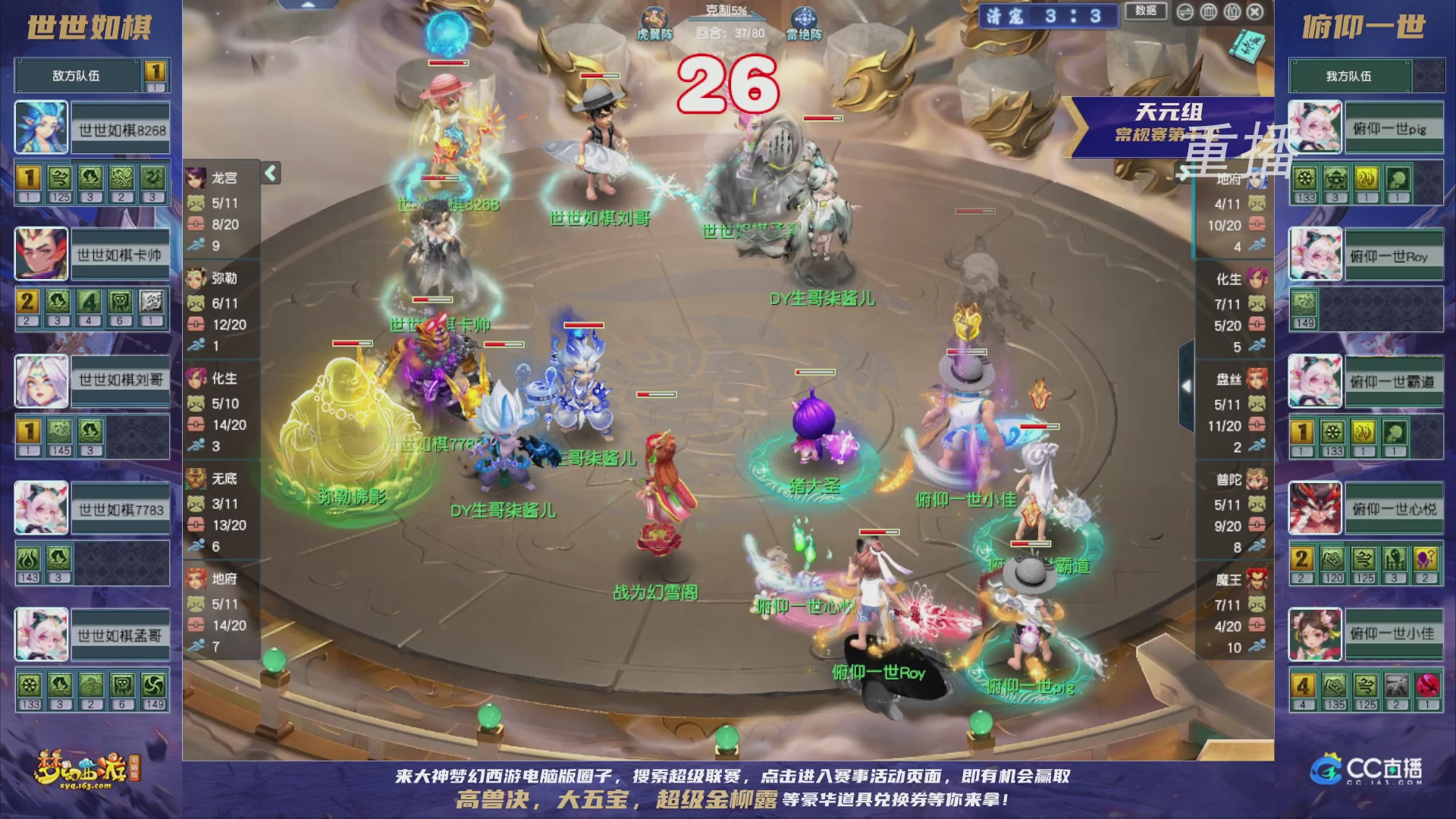Click the swap arrows icon near the close button
Viewport: 1456px width, 819px height.
click(x=1185, y=11)
